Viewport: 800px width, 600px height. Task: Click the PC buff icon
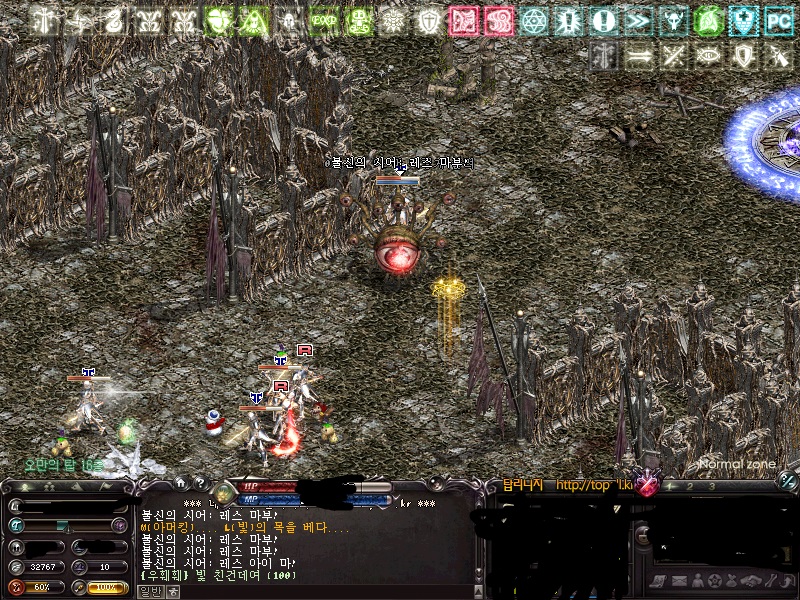[x=778, y=19]
